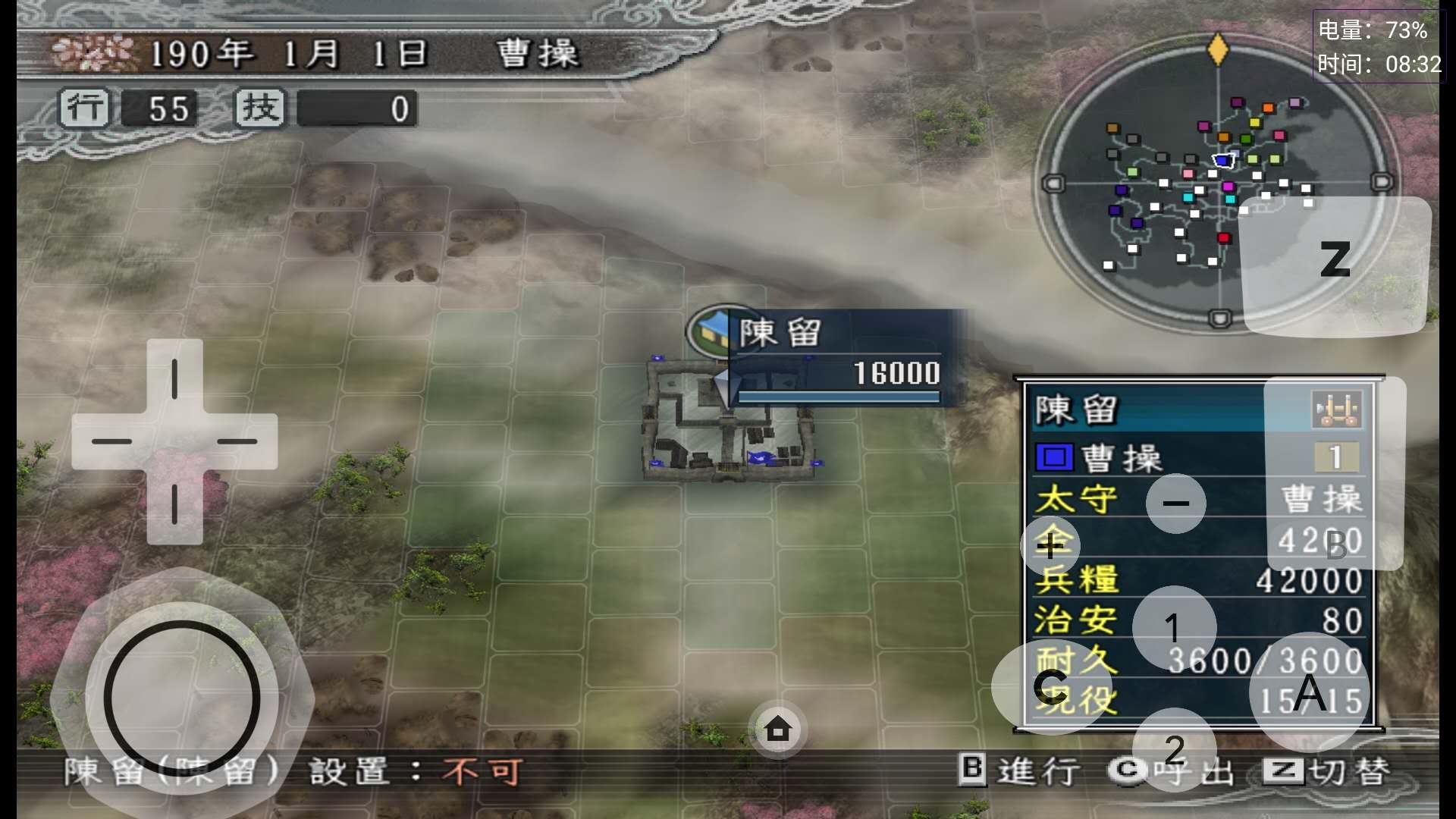Click the blue faction square beside 曹操
The image size is (1456, 819).
coord(1054,457)
